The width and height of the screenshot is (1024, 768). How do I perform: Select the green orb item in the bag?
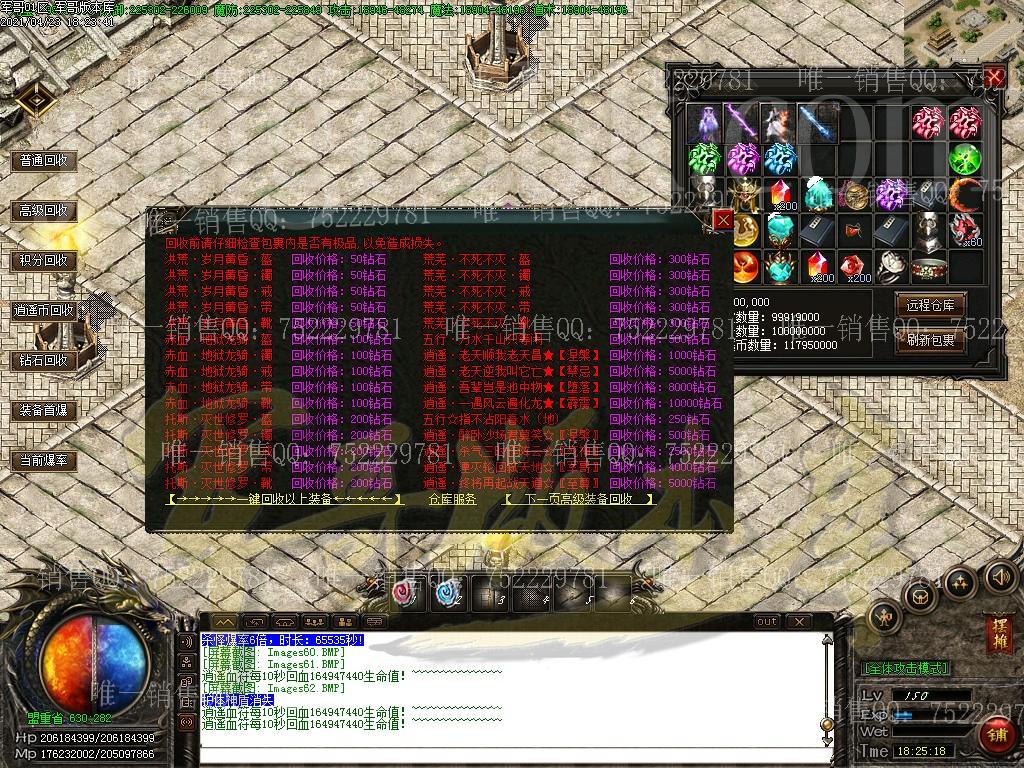click(x=964, y=159)
